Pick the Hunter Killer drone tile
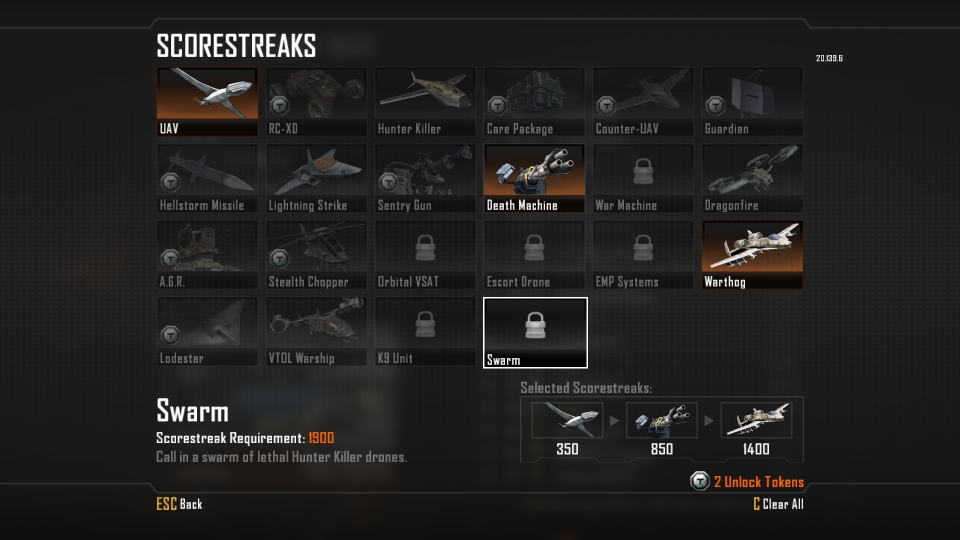Image resolution: width=960 pixels, height=540 pixels. [425, 102]
